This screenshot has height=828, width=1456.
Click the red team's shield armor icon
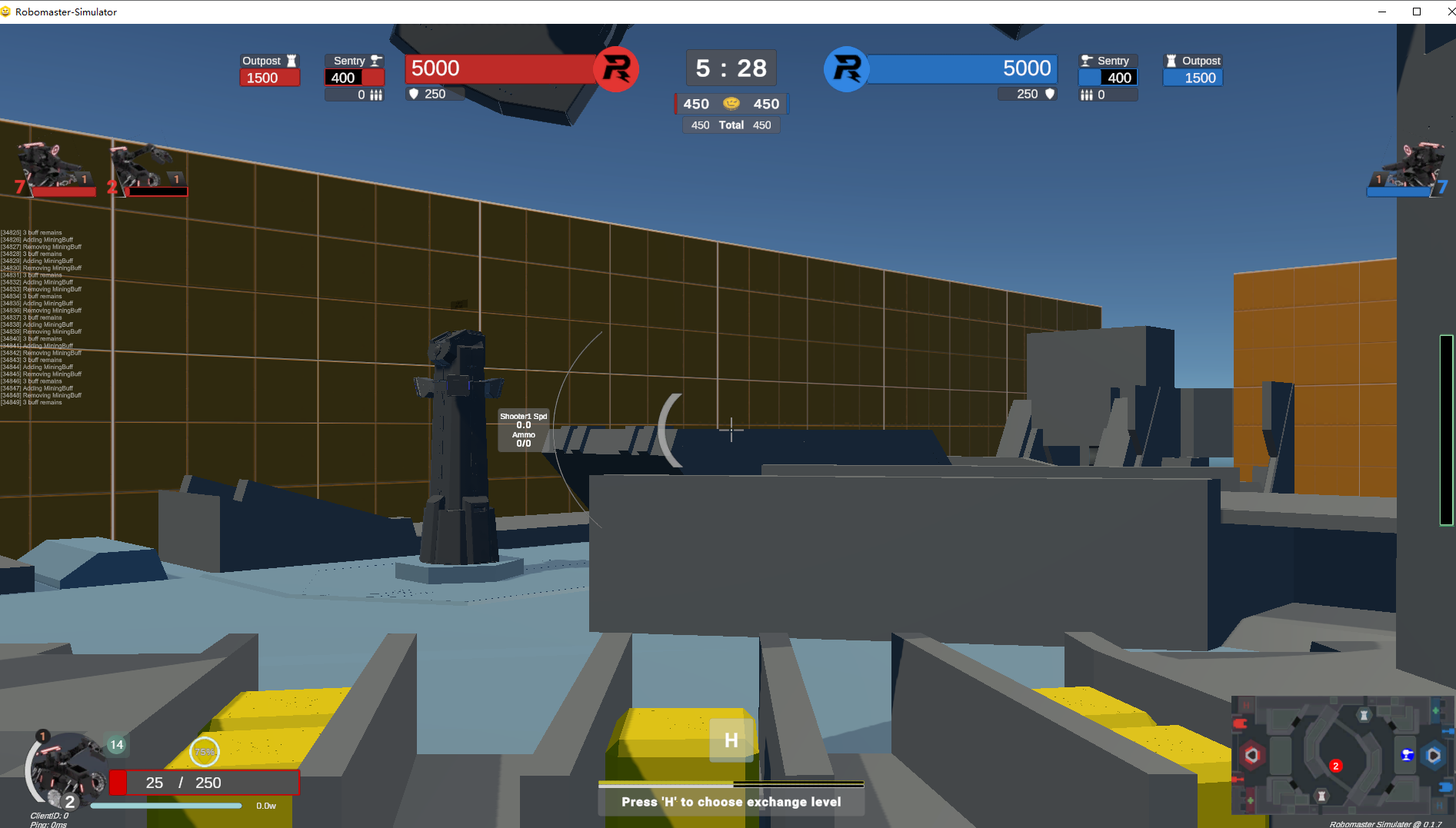pyautogui.click(x=415, y=94)
